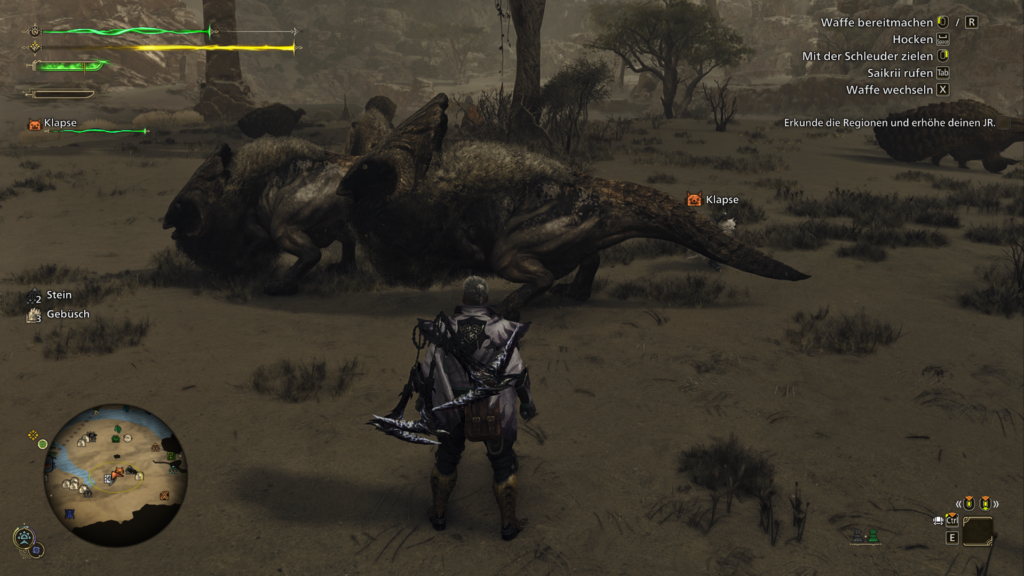This screenshot has height=576, width=1024.
Task: Select the orange player marker on minimap
Action: point(118,471)
